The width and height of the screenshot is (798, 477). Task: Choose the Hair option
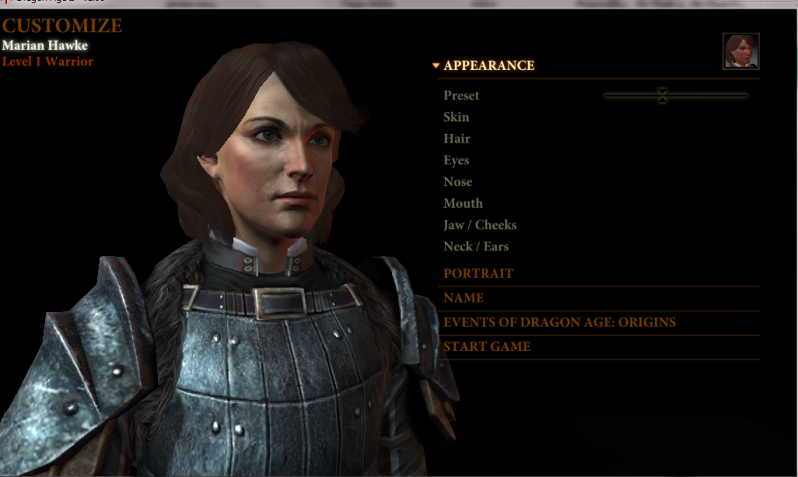[456, 139]
